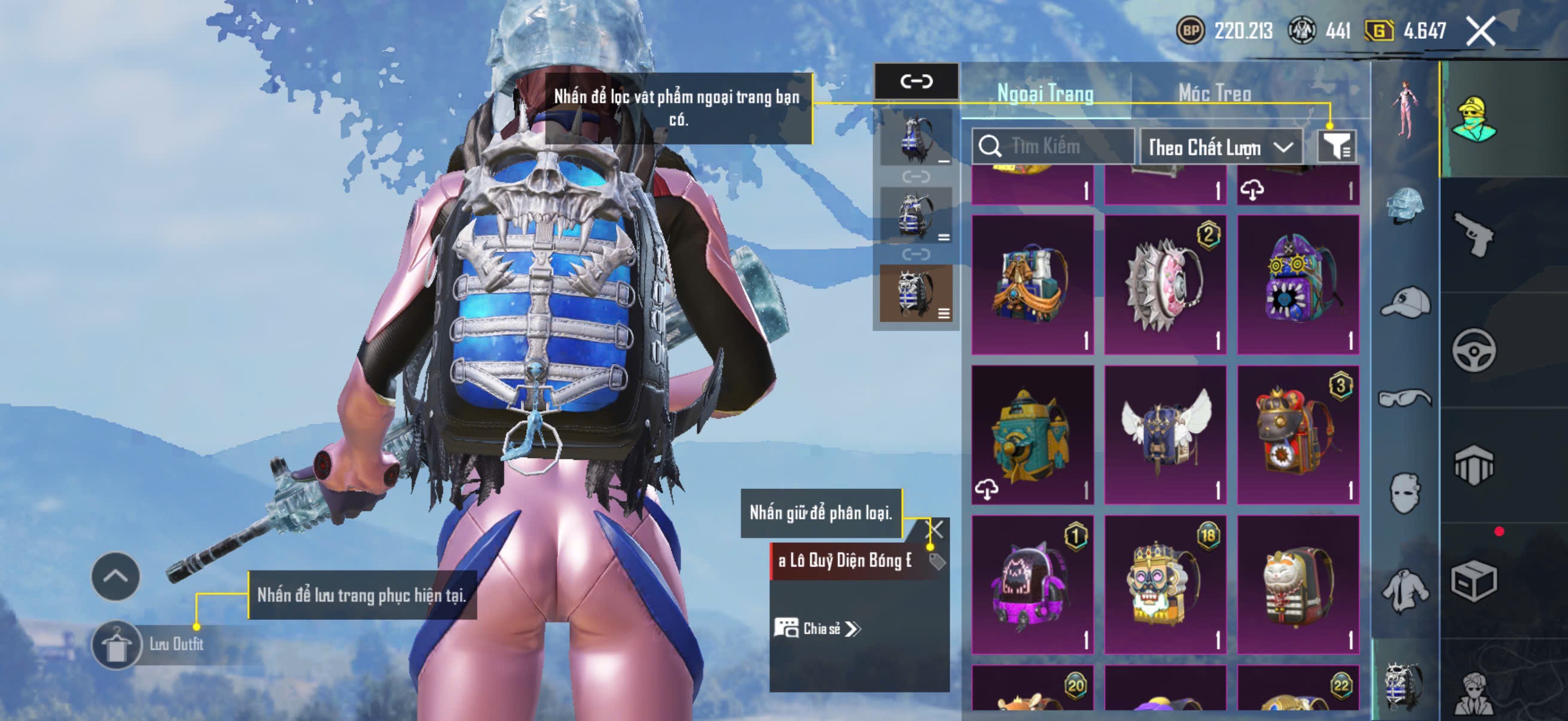
Task: Close the inventory screen
Action: 1480,31
